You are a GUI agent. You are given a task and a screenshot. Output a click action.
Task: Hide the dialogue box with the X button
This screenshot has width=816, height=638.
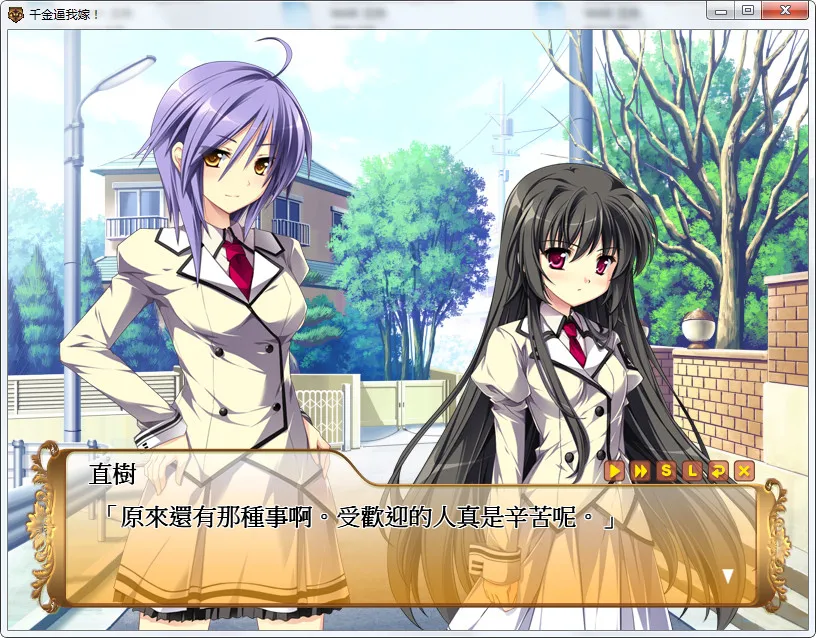coord(743,470)
